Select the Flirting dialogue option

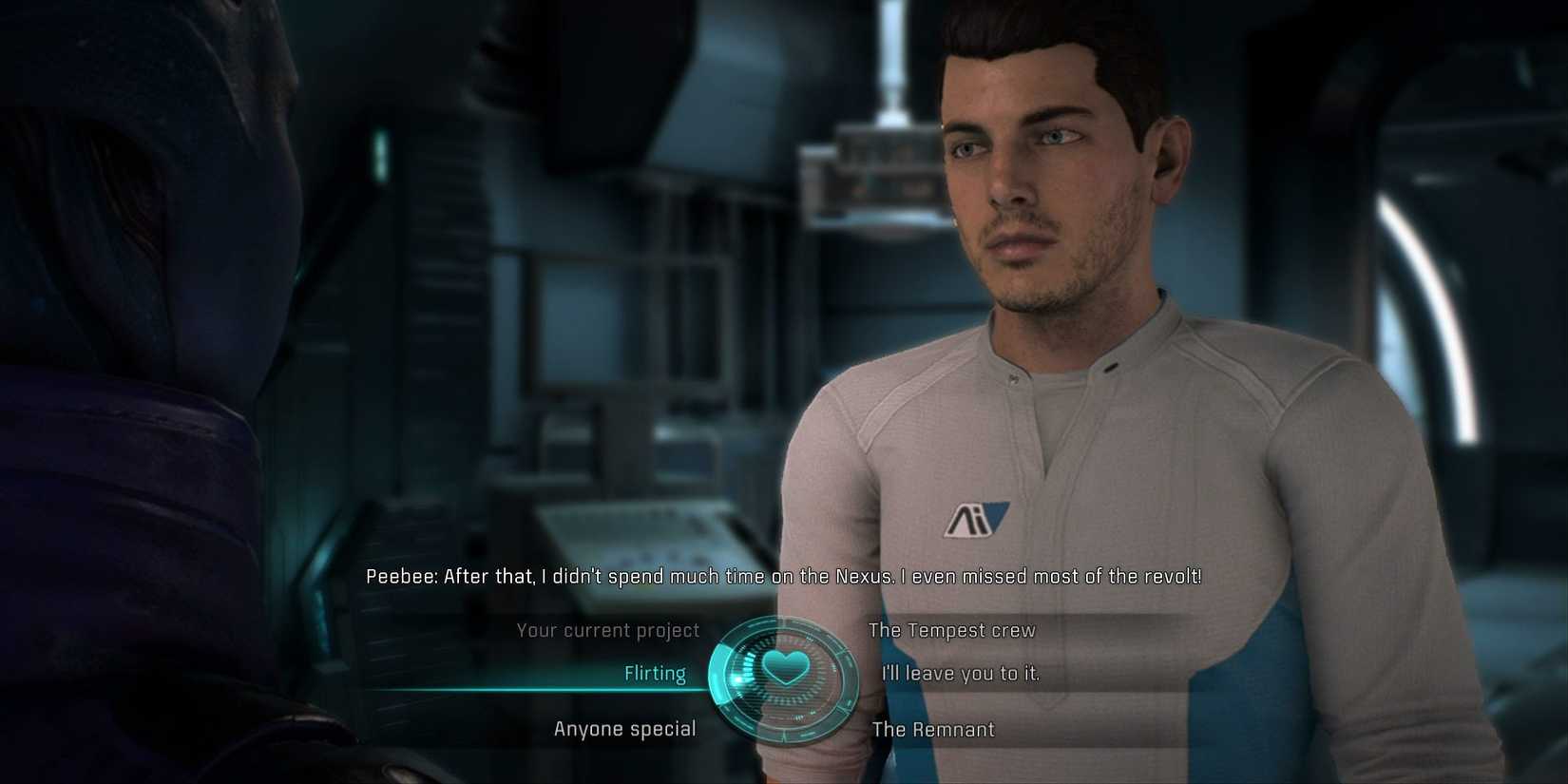pyautogui.click(x=657, y=673)
